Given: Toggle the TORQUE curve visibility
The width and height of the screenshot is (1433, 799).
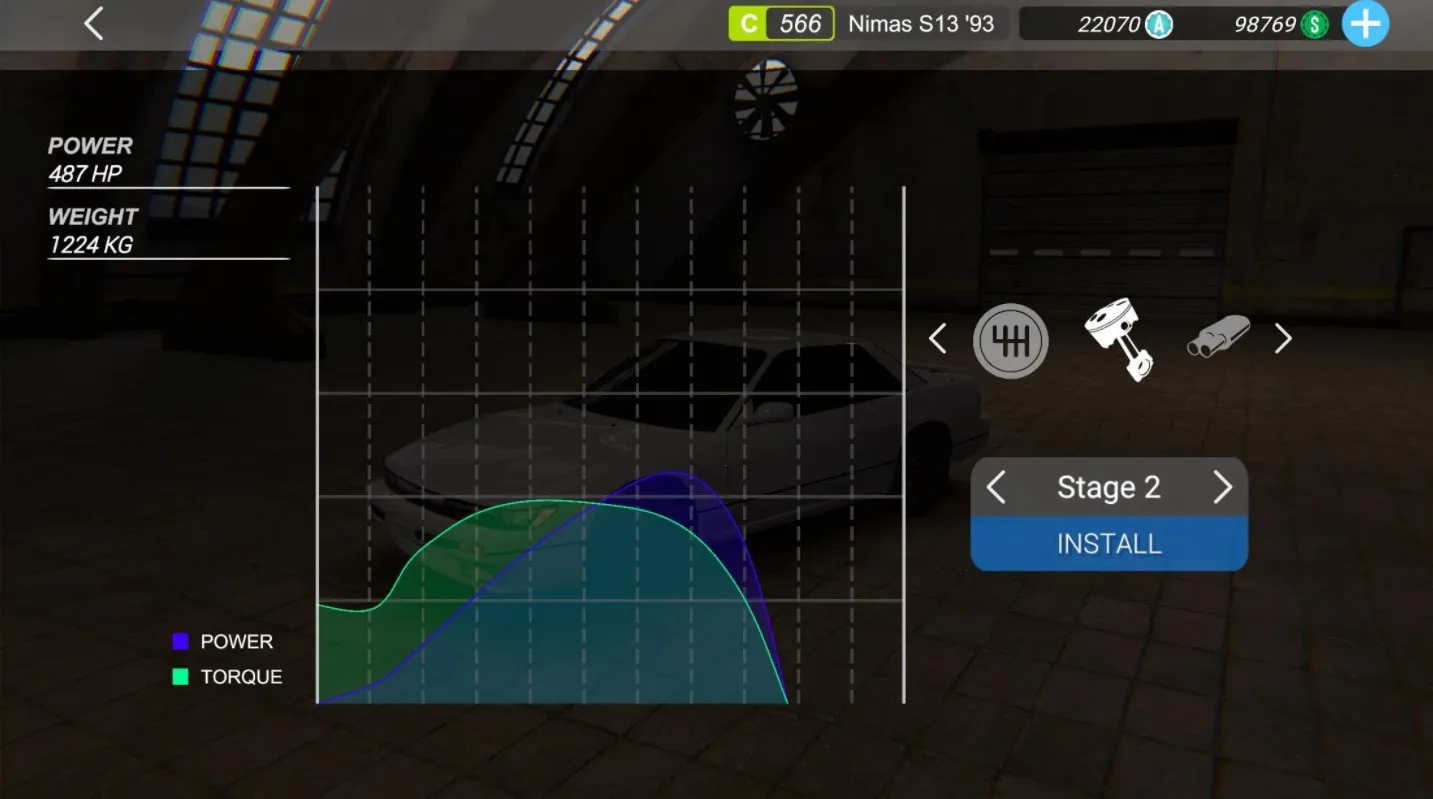Looking at the screenshot, I should 243,676.
